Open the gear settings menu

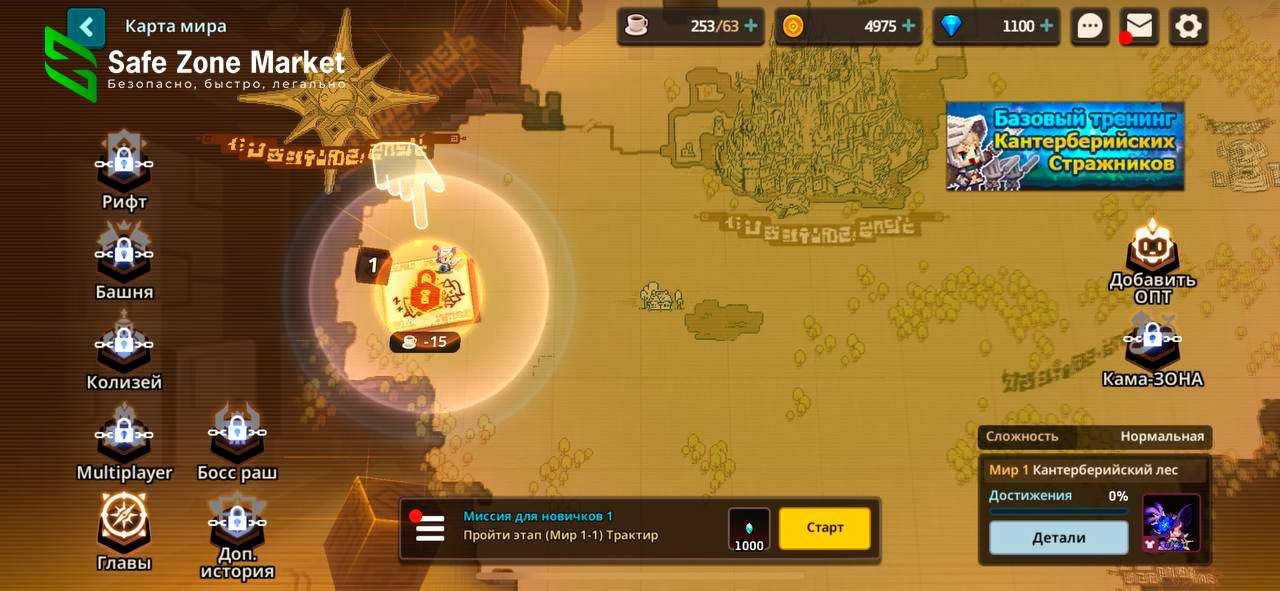(1188, 26)
